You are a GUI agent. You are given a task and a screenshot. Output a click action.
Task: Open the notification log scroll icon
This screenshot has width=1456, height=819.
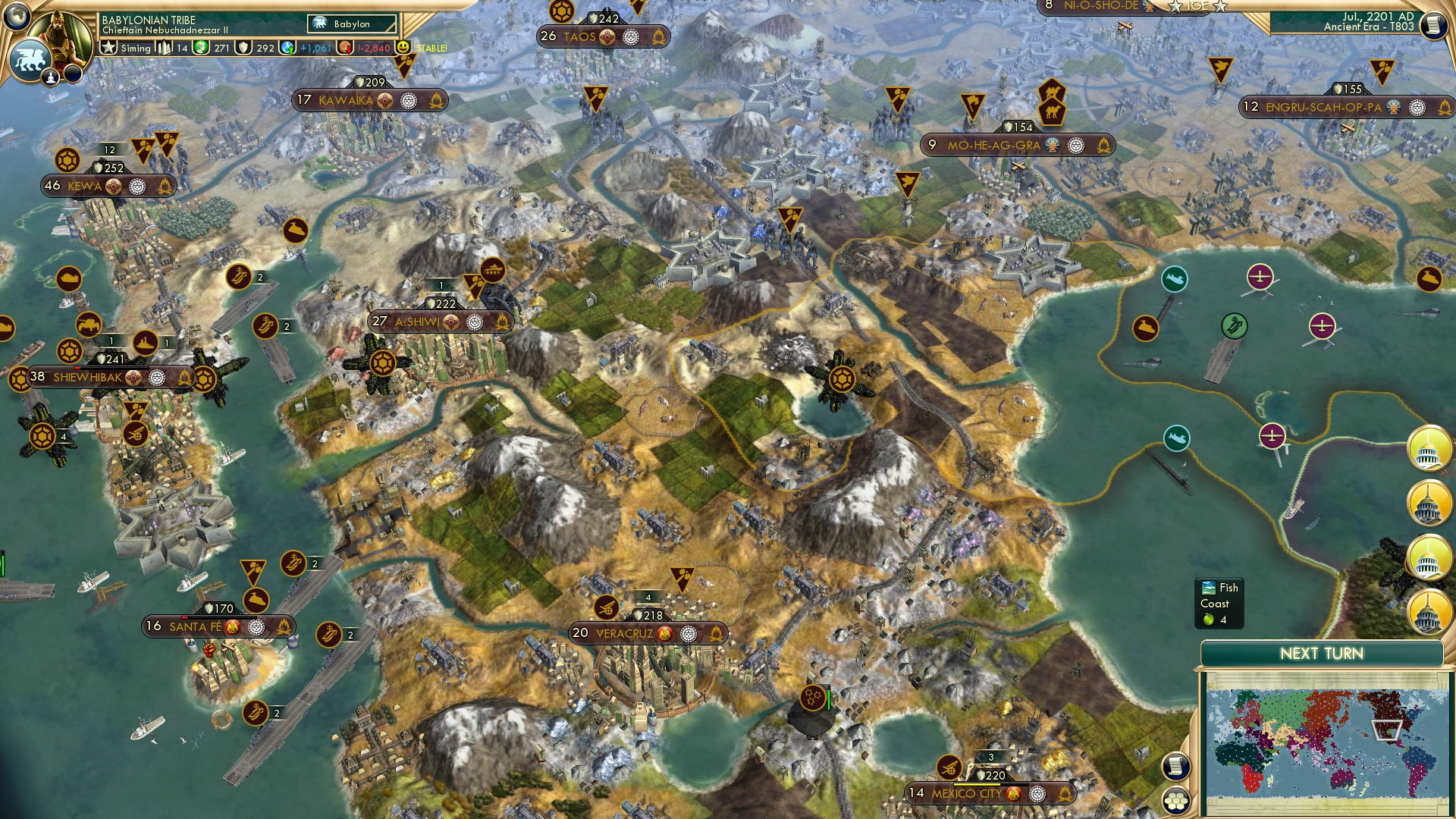coord(1175,767)
